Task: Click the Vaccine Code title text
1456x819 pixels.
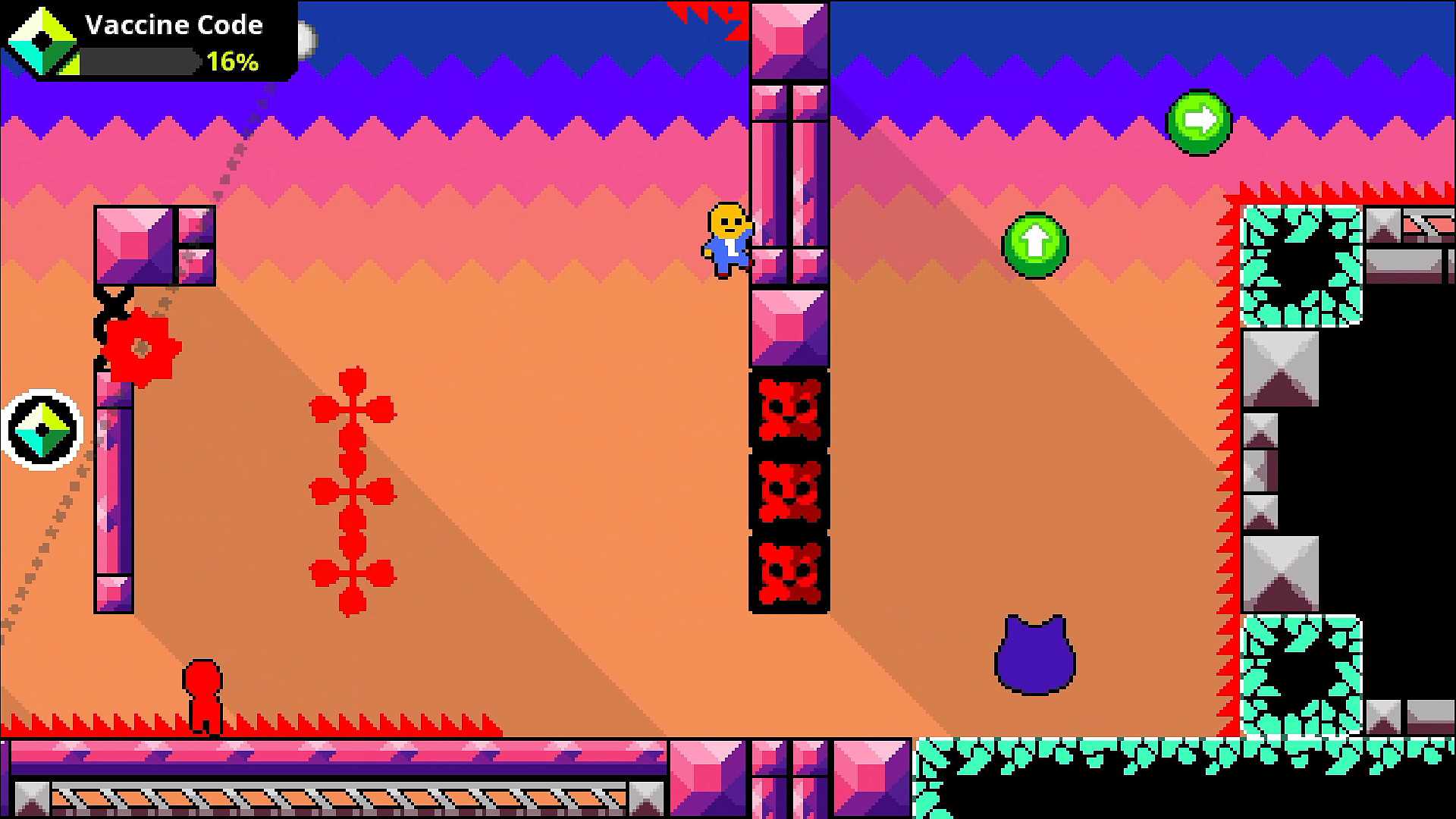Action: [x=174, y=24]
